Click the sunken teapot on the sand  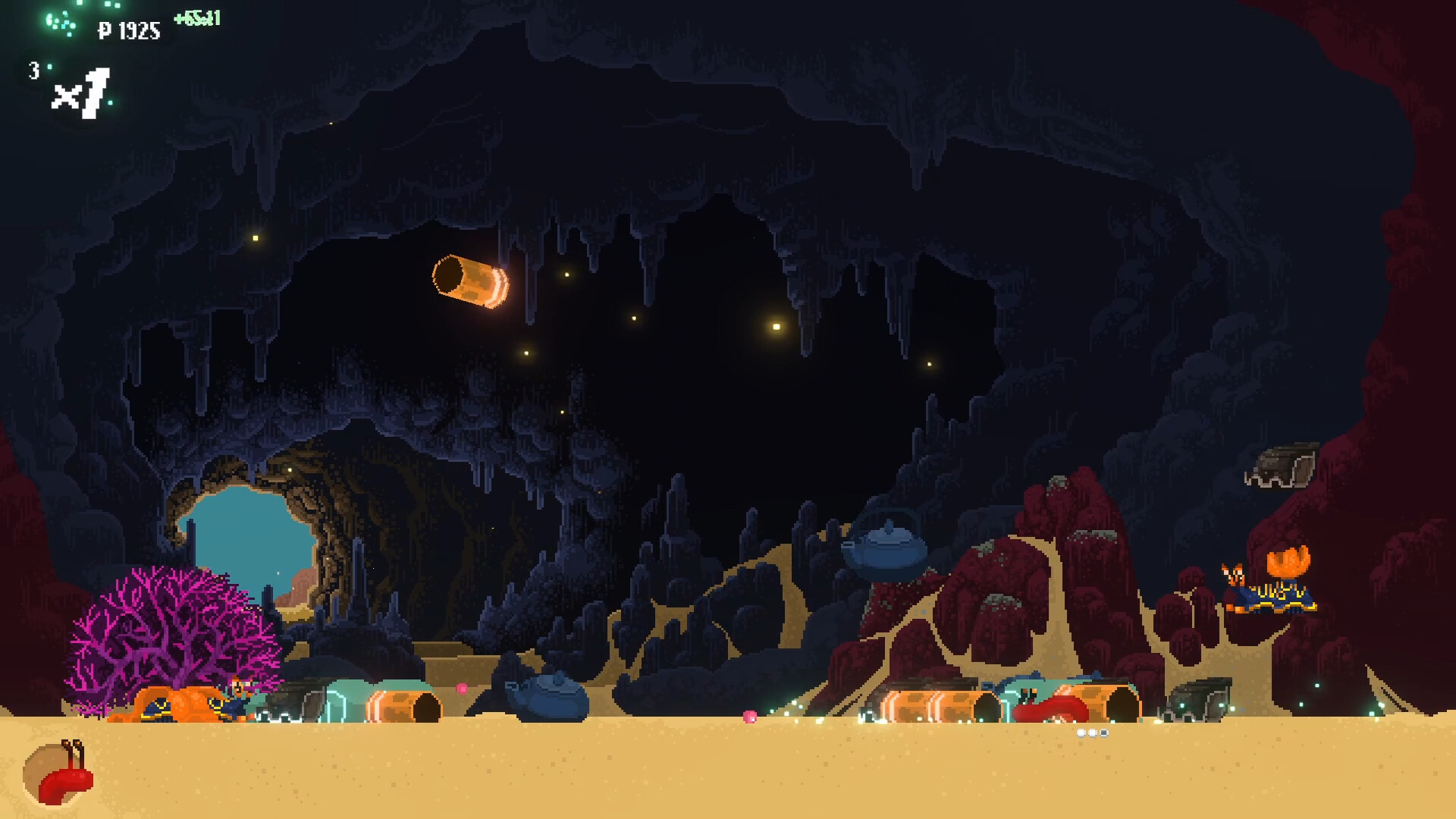(x=548, y=692)
